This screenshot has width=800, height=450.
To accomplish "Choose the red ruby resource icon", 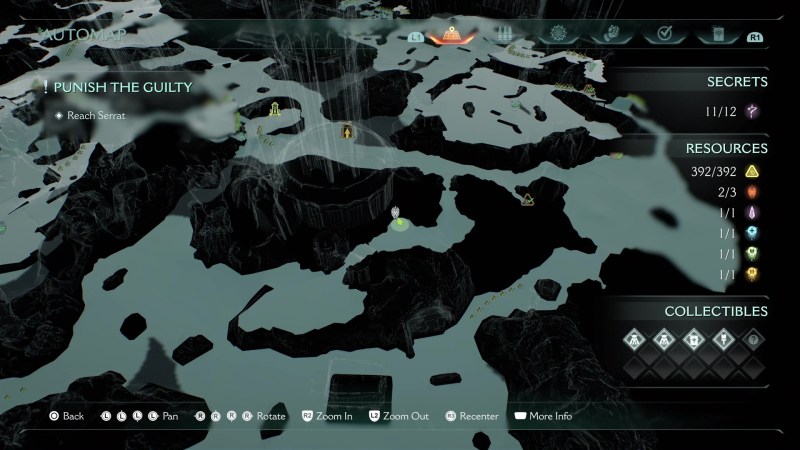I will (757, 192).
